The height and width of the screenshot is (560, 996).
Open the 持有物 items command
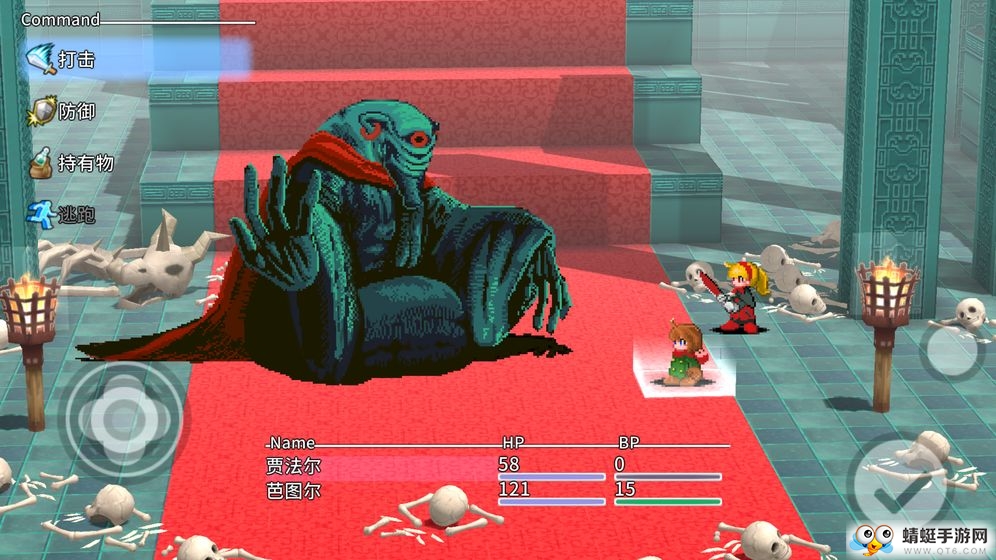pyautogui.click(x=85, y=163)
